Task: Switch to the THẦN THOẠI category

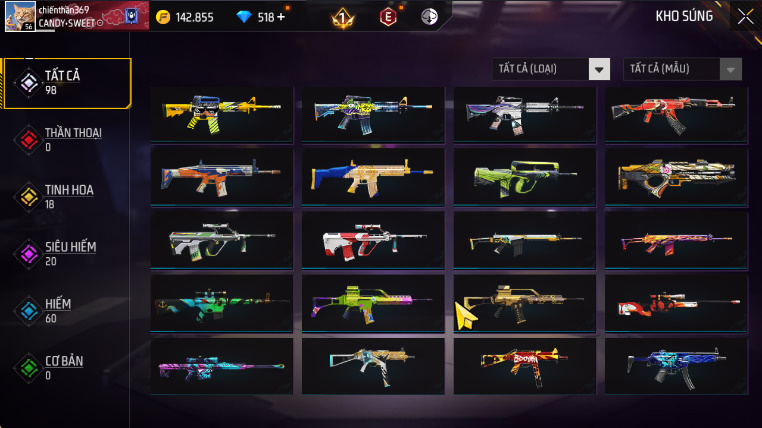Action: coord(66,139)
